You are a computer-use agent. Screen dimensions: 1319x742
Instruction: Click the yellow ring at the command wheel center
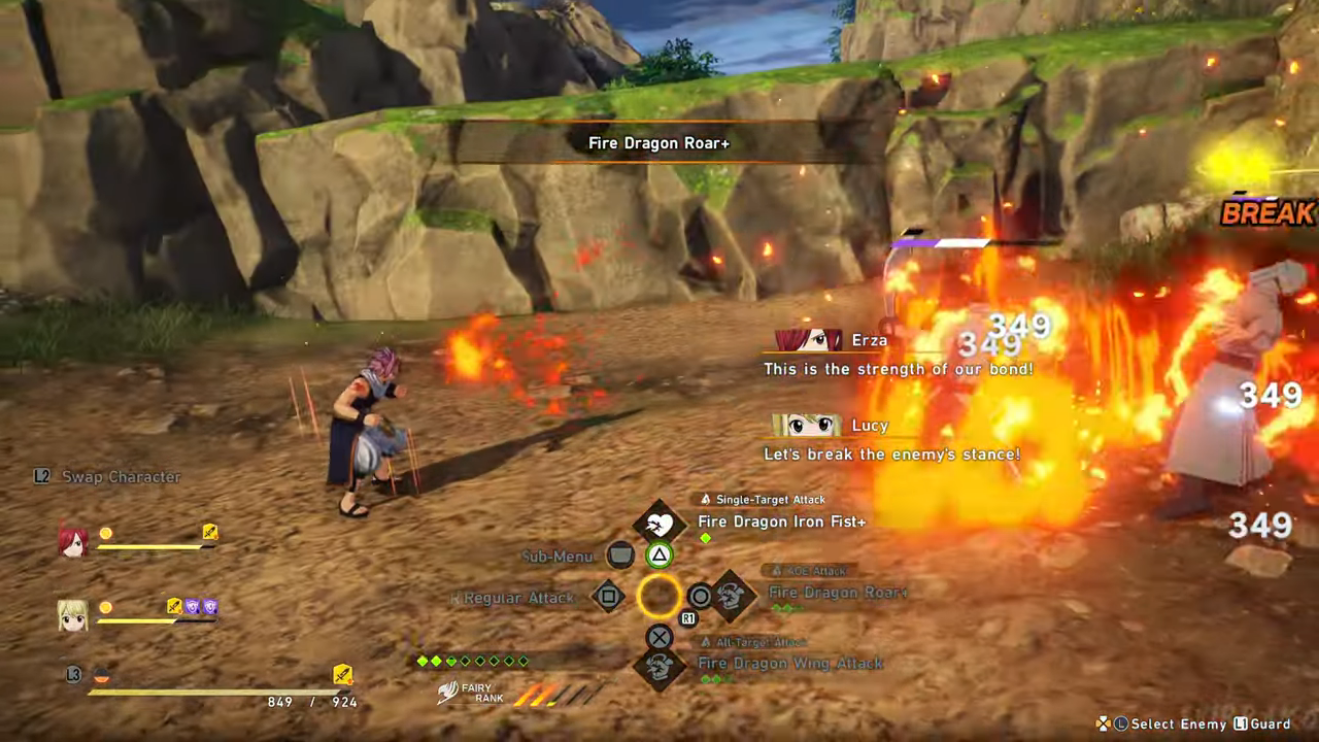coord(659,597)
